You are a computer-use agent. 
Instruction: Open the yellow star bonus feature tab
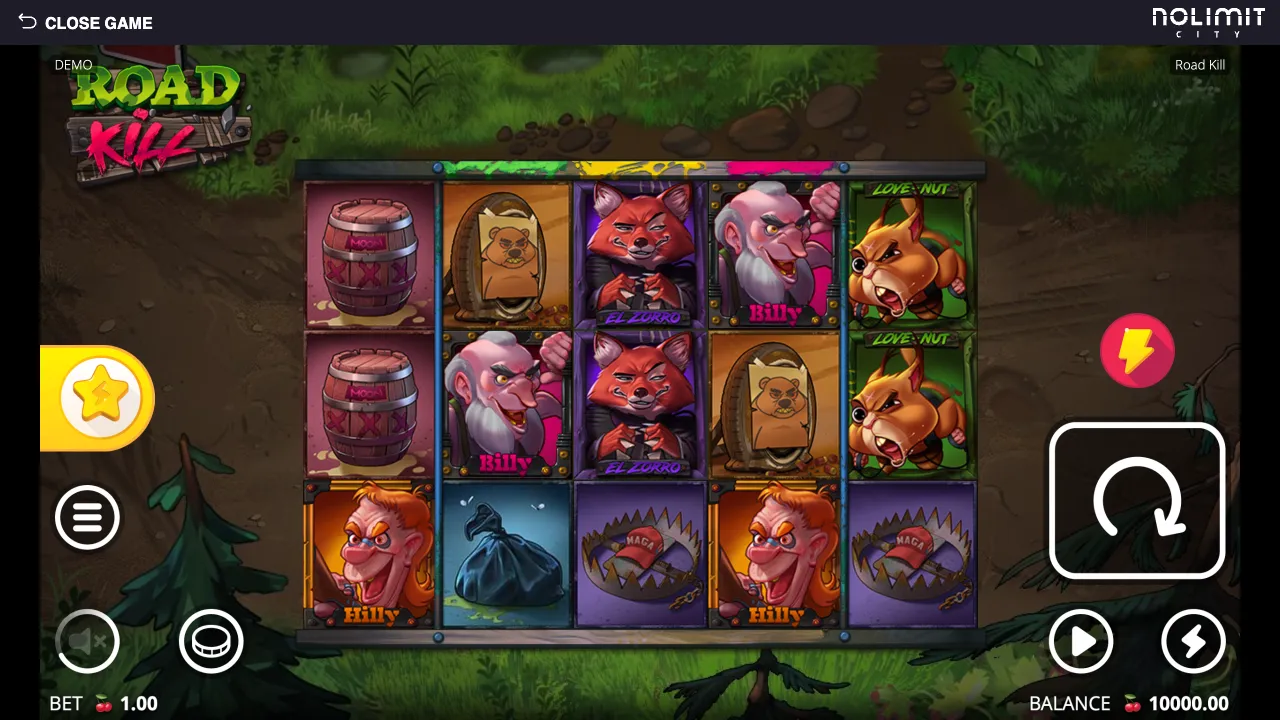[100, 398]
